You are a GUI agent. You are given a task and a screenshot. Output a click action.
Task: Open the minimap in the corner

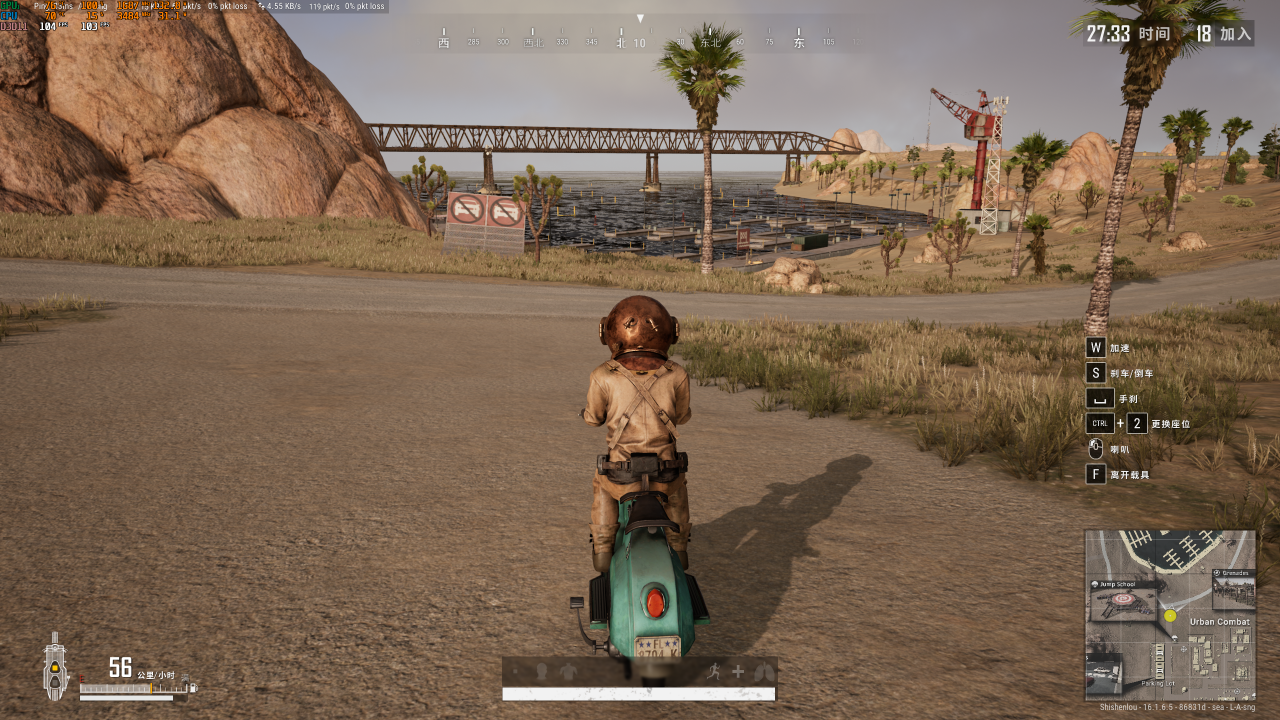1170,615
